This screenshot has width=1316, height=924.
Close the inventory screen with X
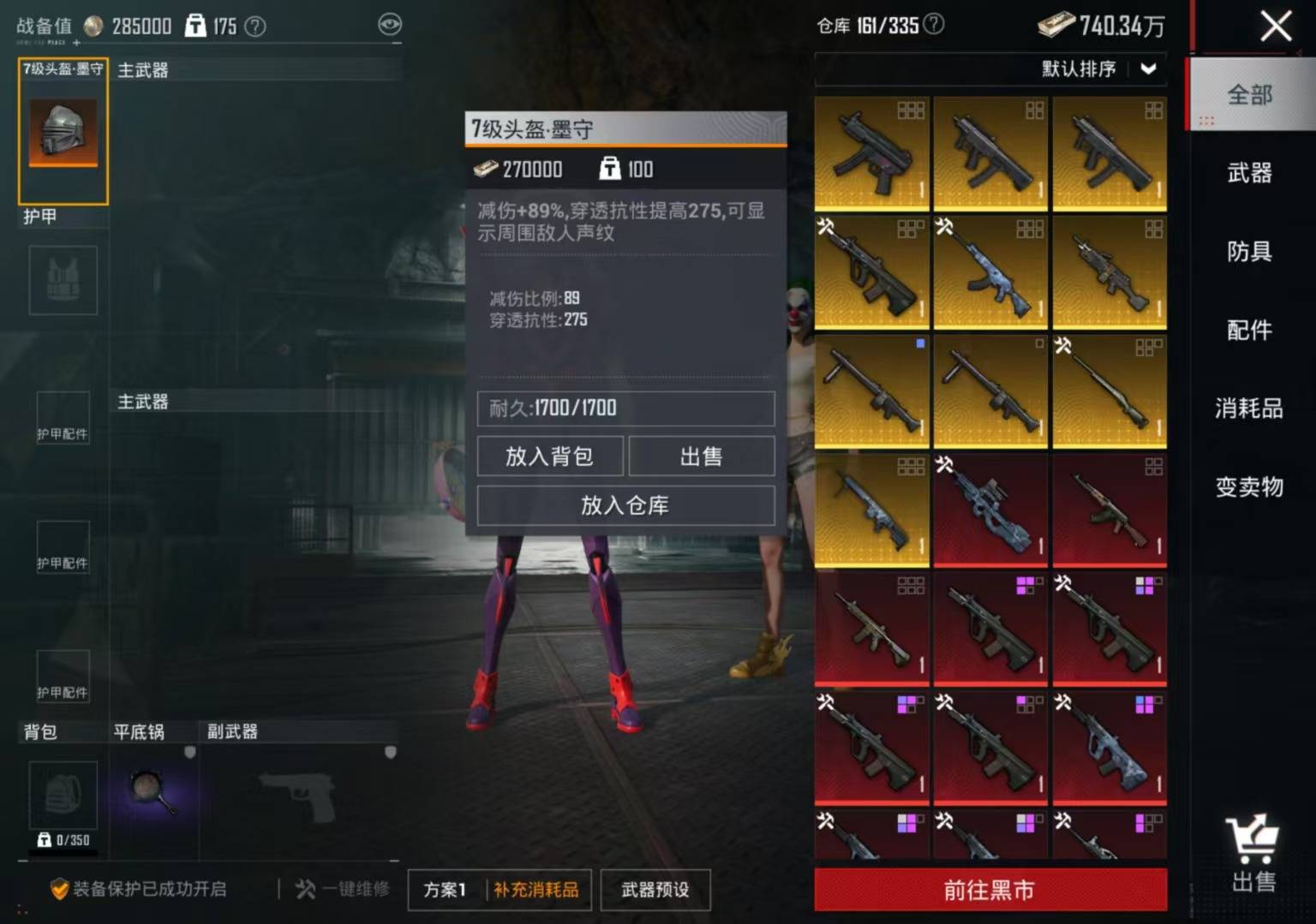click(1276, 26)
